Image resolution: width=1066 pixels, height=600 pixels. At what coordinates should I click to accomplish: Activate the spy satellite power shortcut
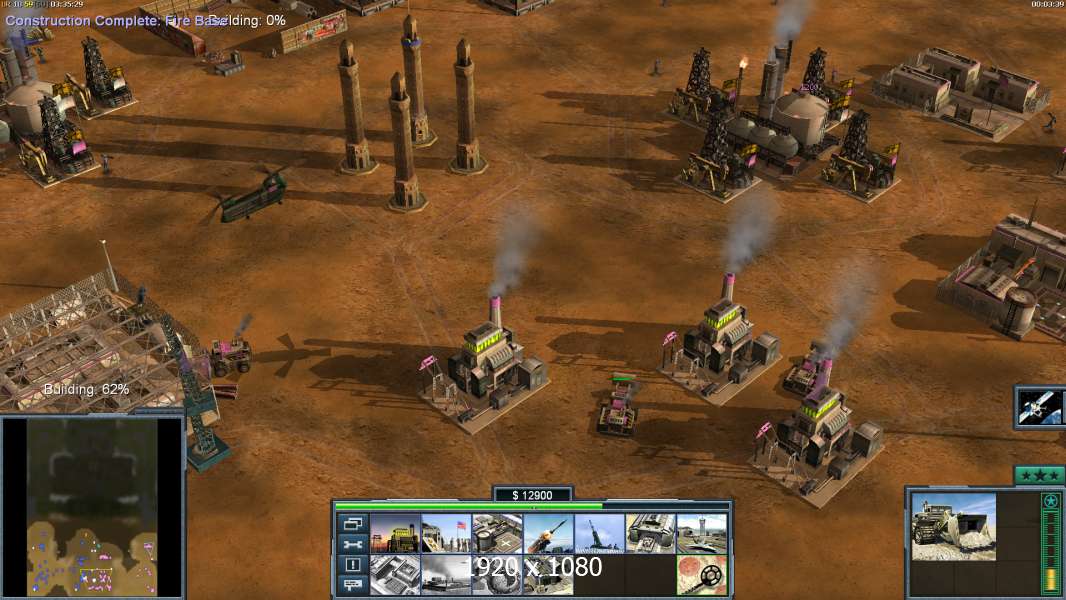pos(1039,406)
